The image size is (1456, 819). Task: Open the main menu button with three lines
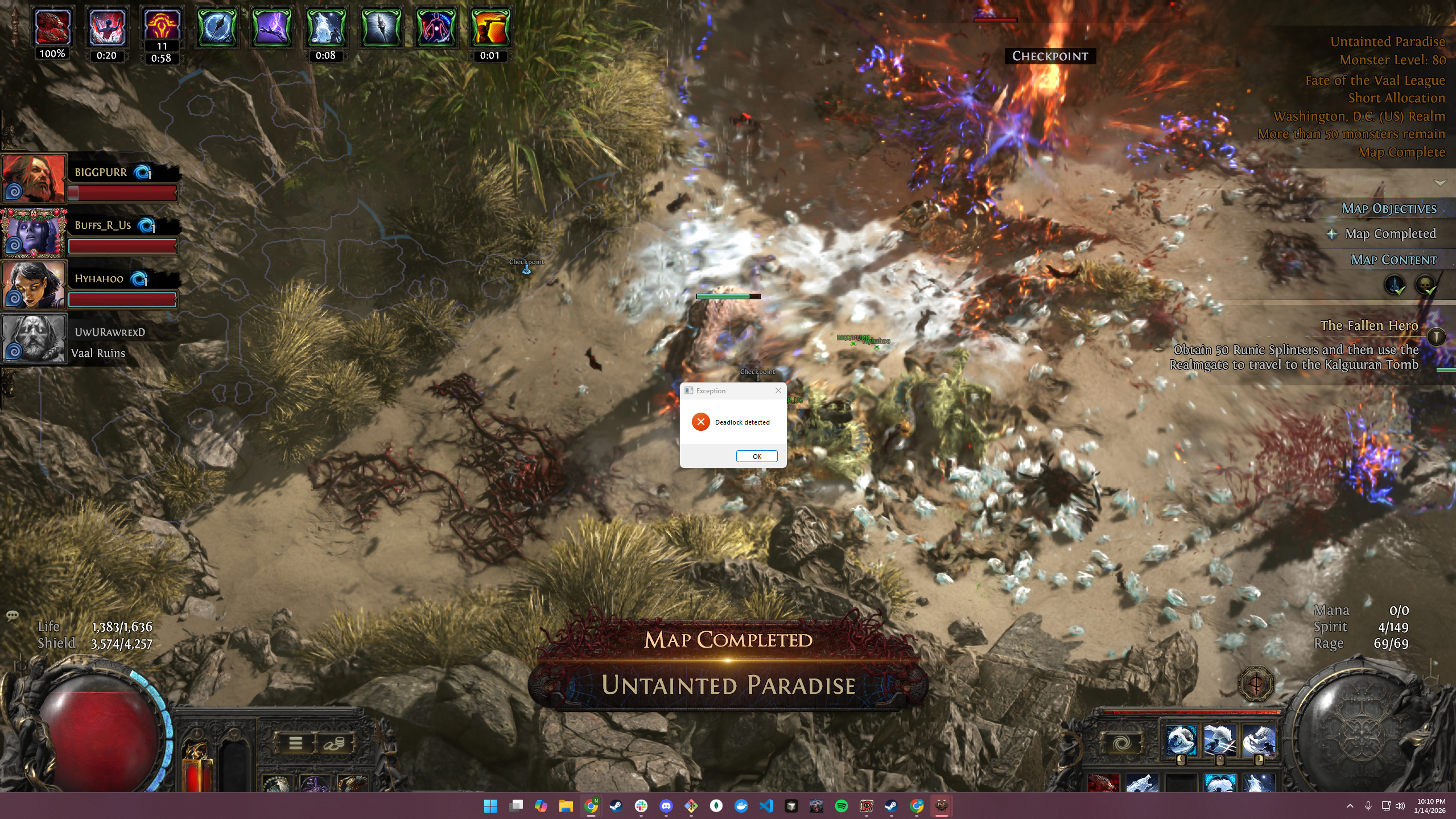click(295, 742)
